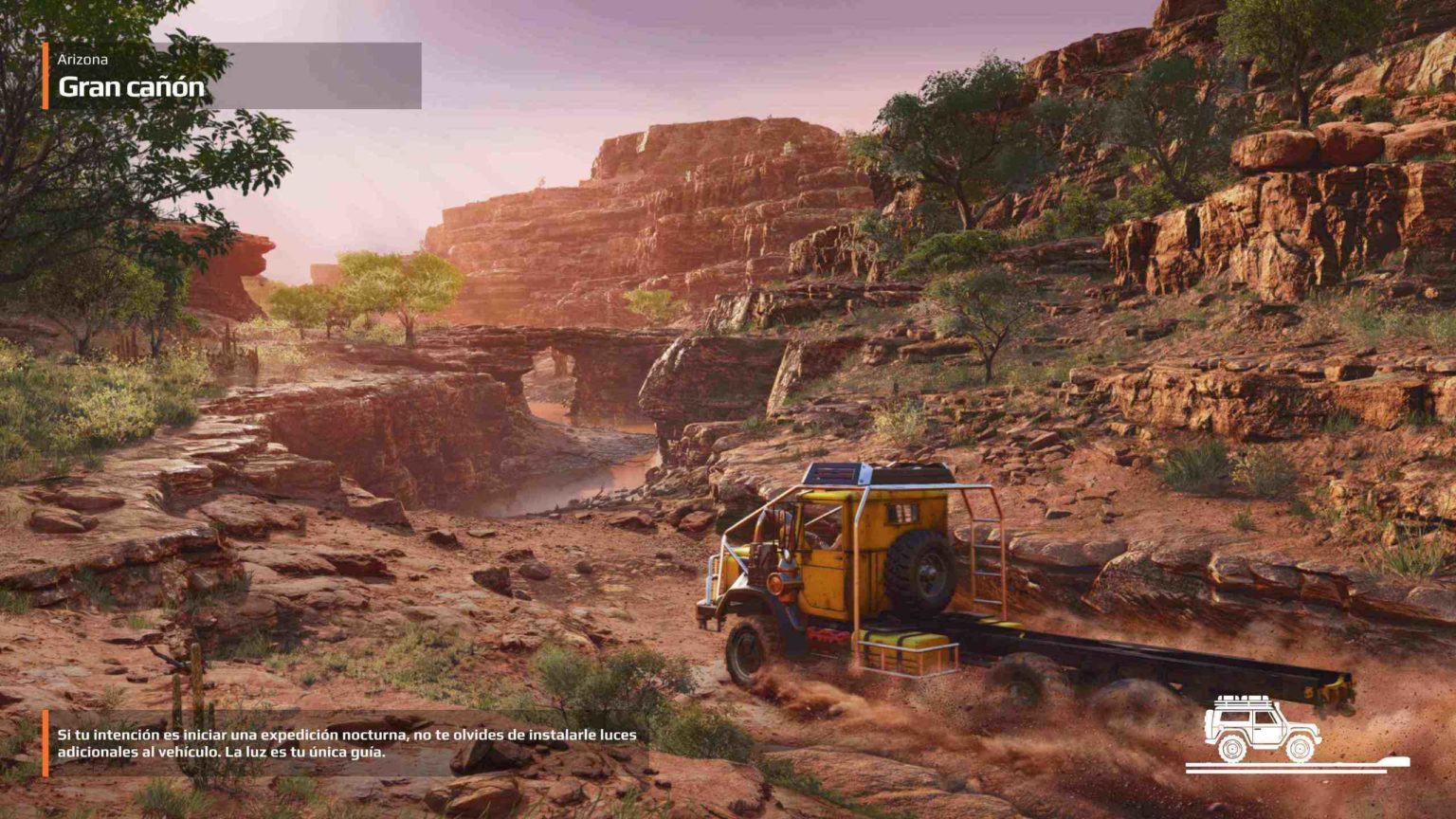
Task: Click the roof rack on the loading truck icon
Action: pyautogui.click(x=1242, y=701)
